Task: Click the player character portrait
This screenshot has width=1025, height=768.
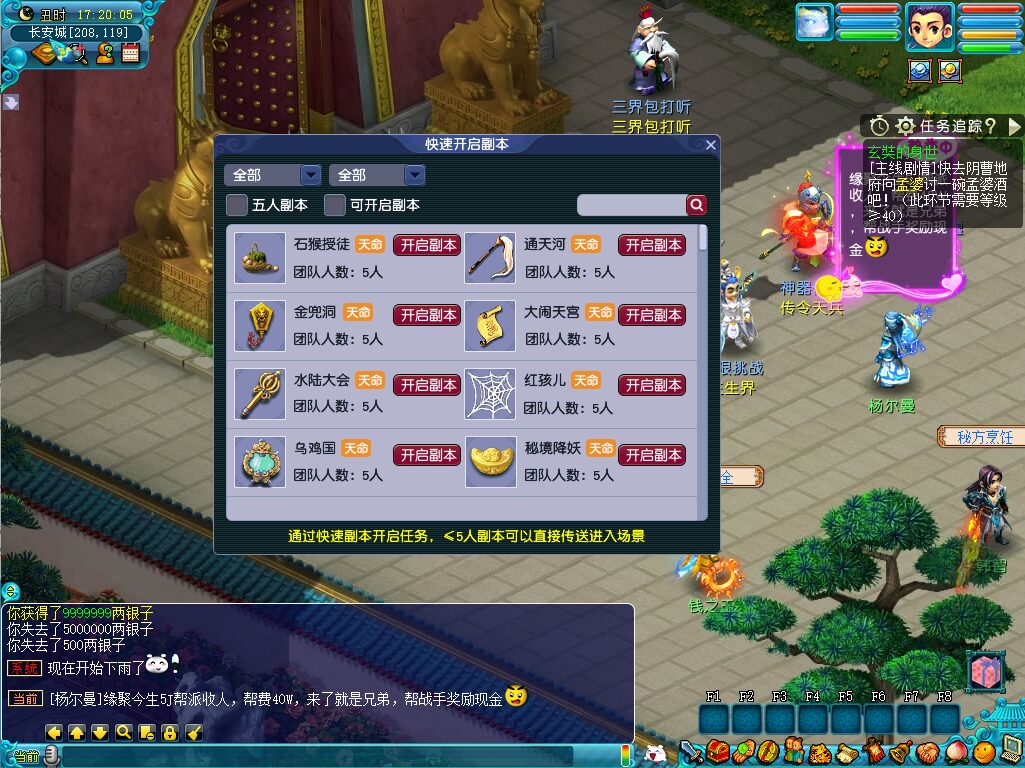Action: pos(929,27)
